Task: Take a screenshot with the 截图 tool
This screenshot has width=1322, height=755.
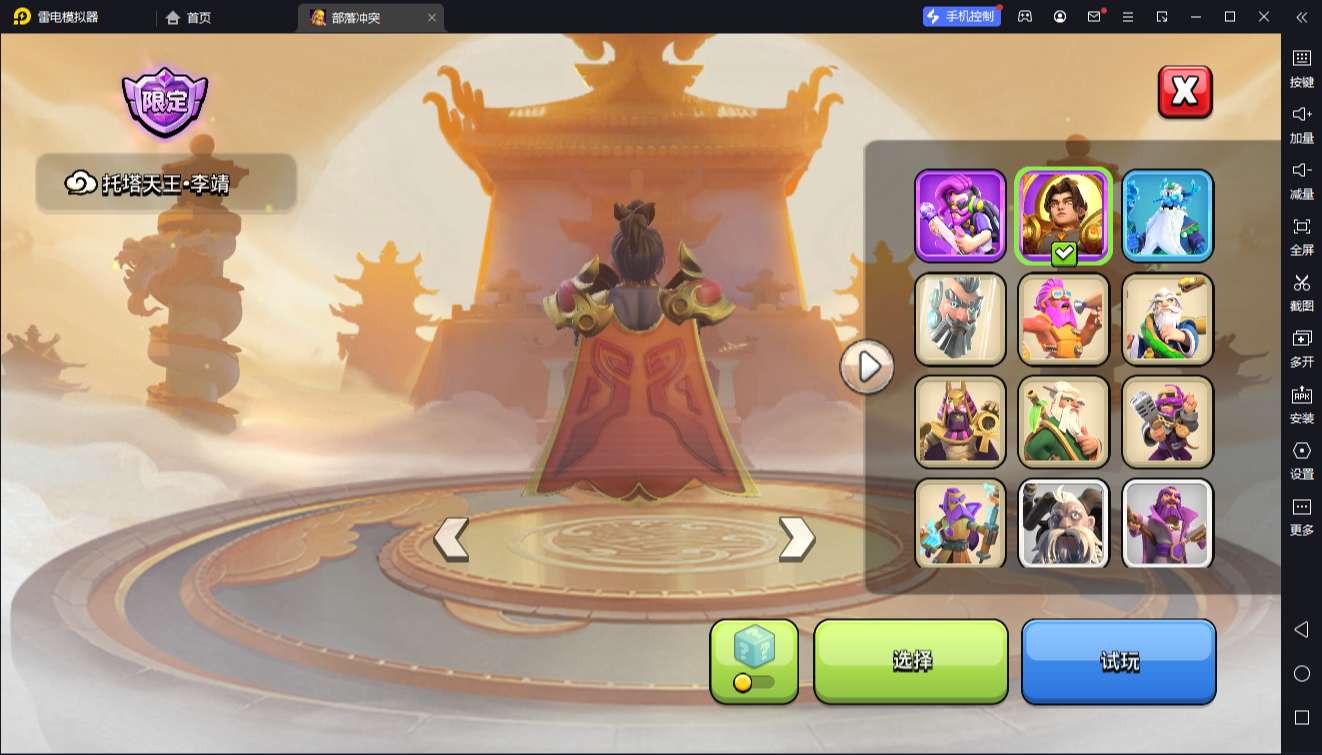Action: 1301,292
